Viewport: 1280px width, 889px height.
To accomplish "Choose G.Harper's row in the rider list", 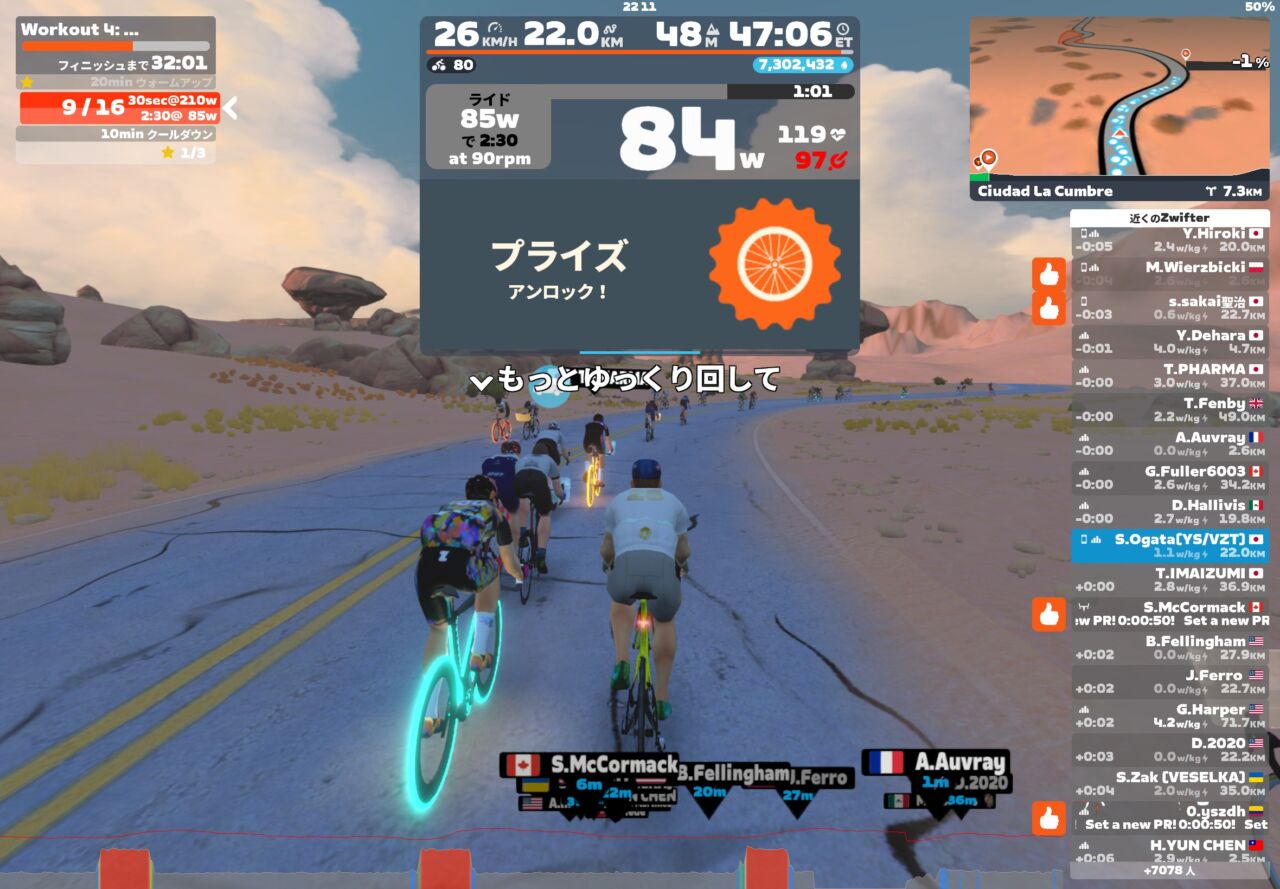I will point(1169,716).
